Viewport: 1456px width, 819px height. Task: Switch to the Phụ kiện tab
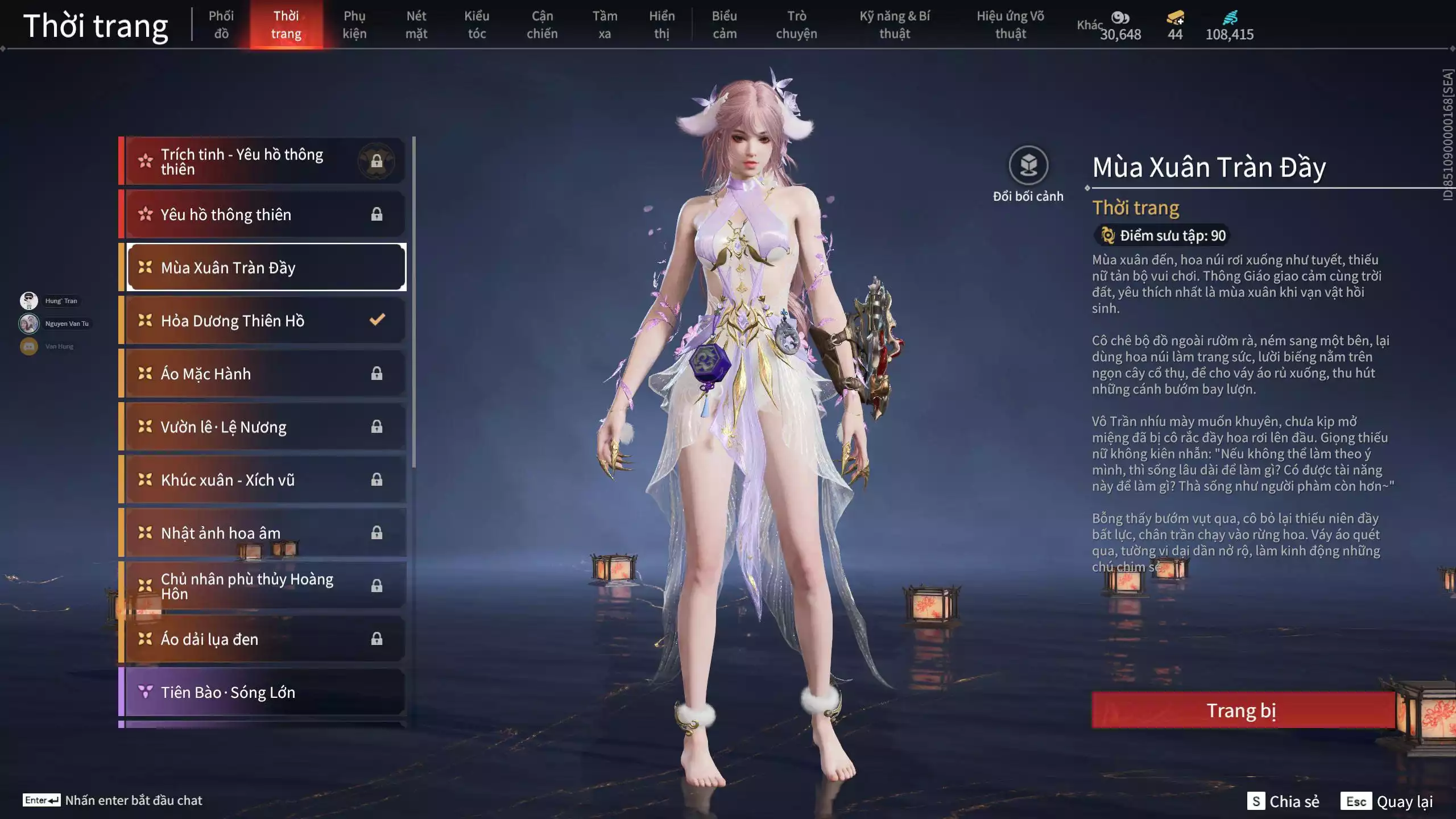pyautogui.click(x=354, y=25)
